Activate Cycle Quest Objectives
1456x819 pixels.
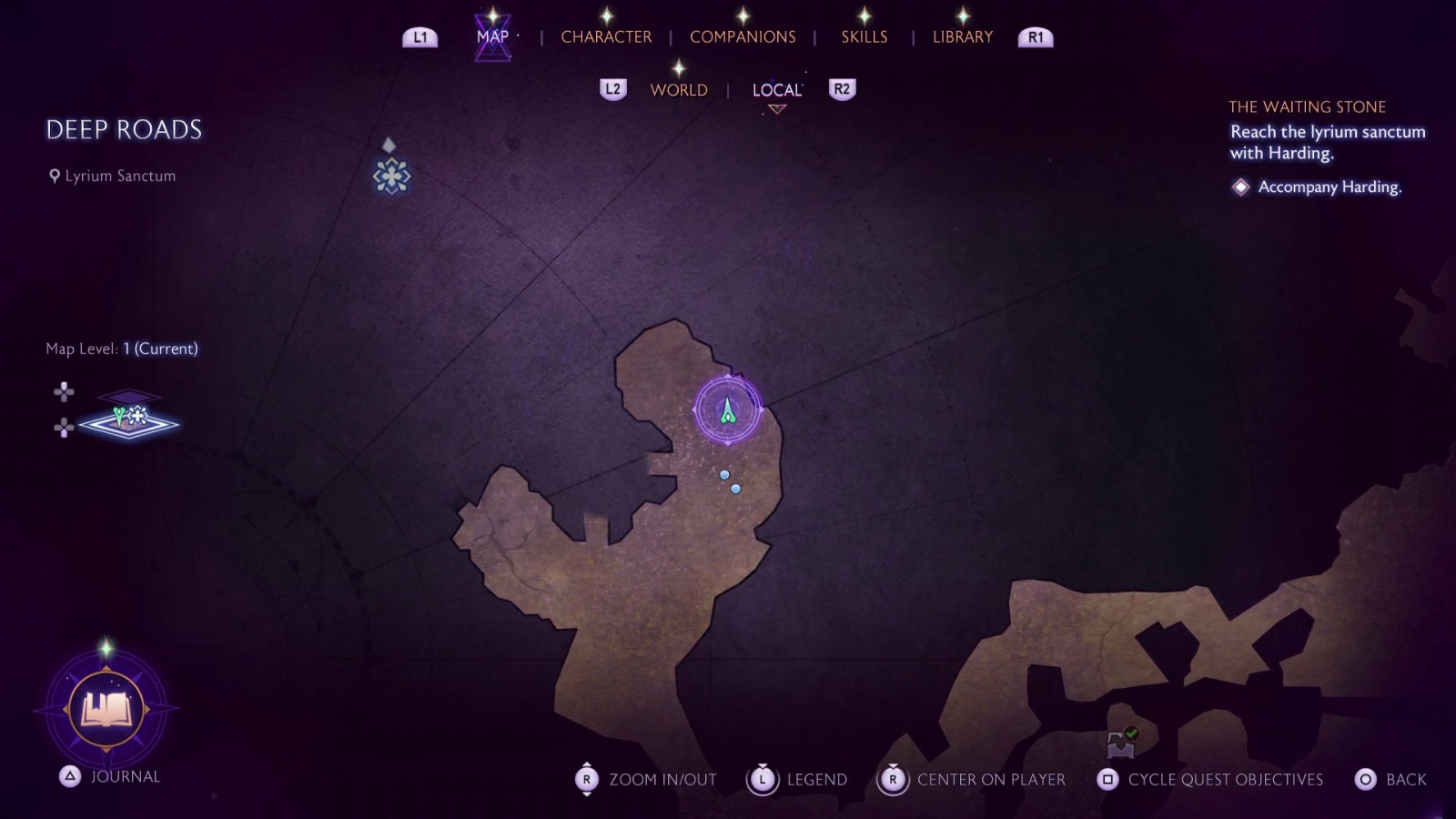[1107, 779]
